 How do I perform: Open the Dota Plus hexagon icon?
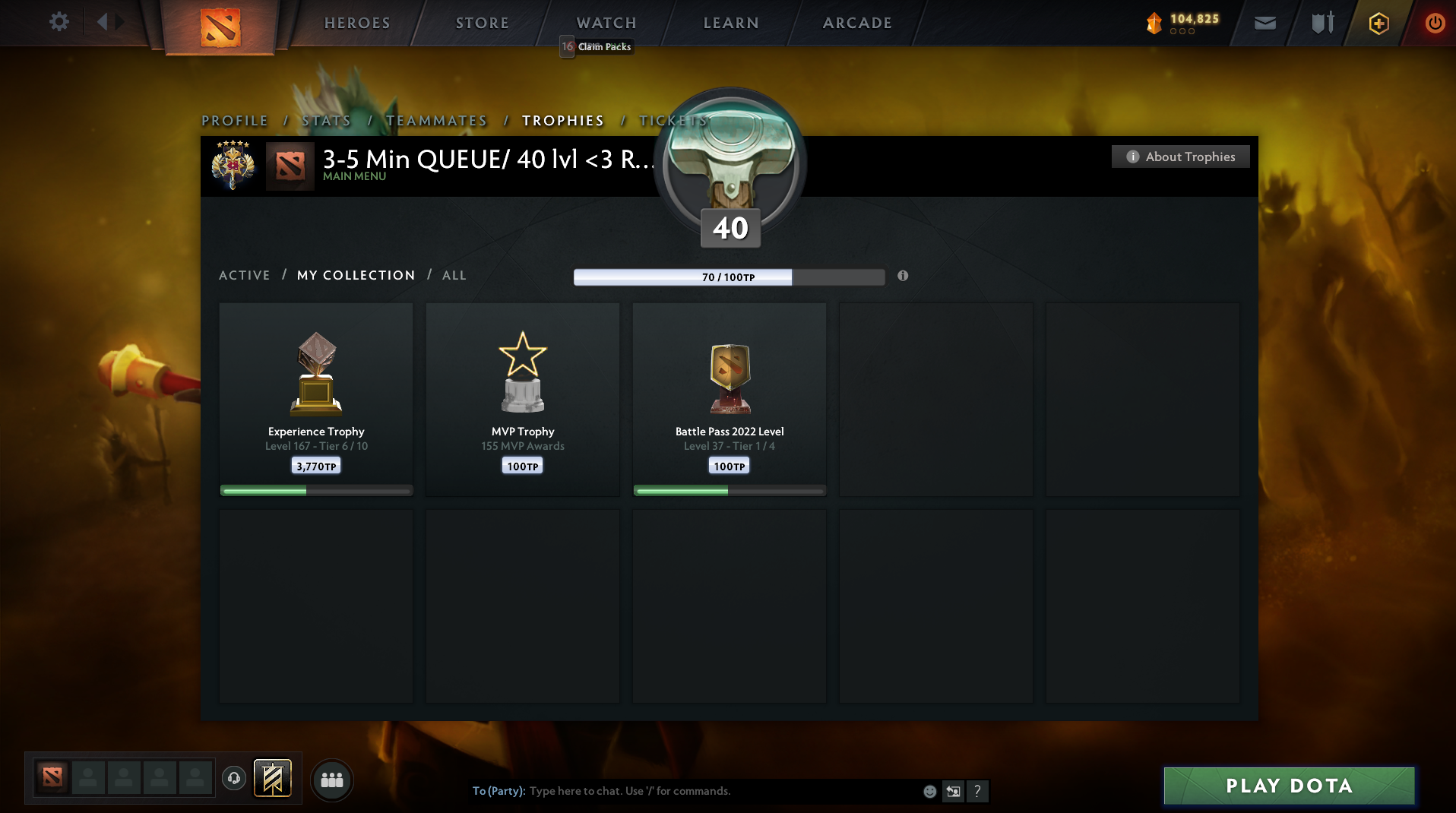click(x=1378, y=23)
